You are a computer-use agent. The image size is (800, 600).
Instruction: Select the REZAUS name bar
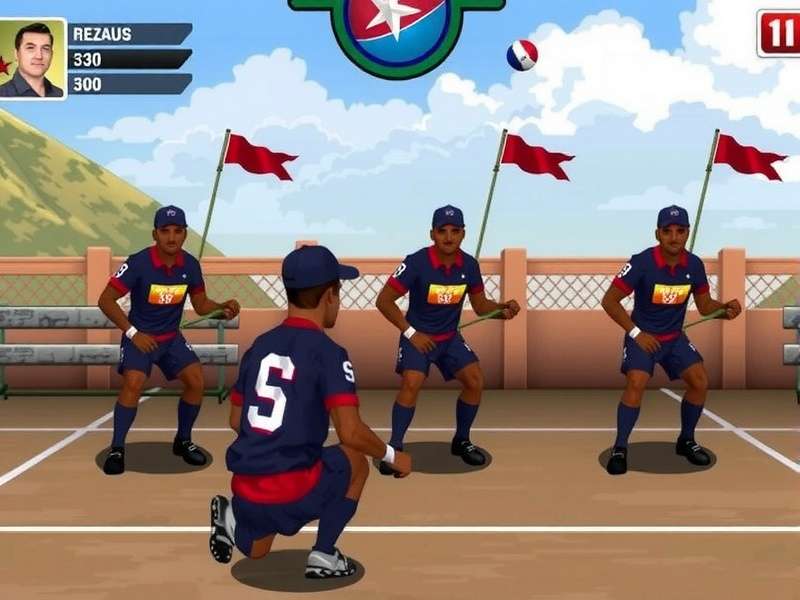click(x=130, y=34)
